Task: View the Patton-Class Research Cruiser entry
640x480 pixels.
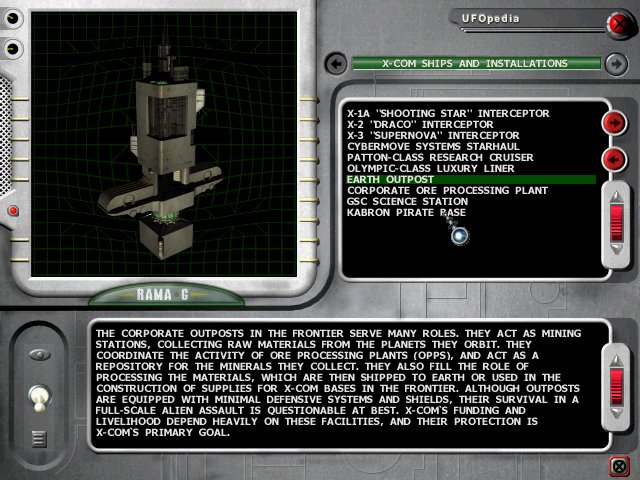Action: (440, 157)
